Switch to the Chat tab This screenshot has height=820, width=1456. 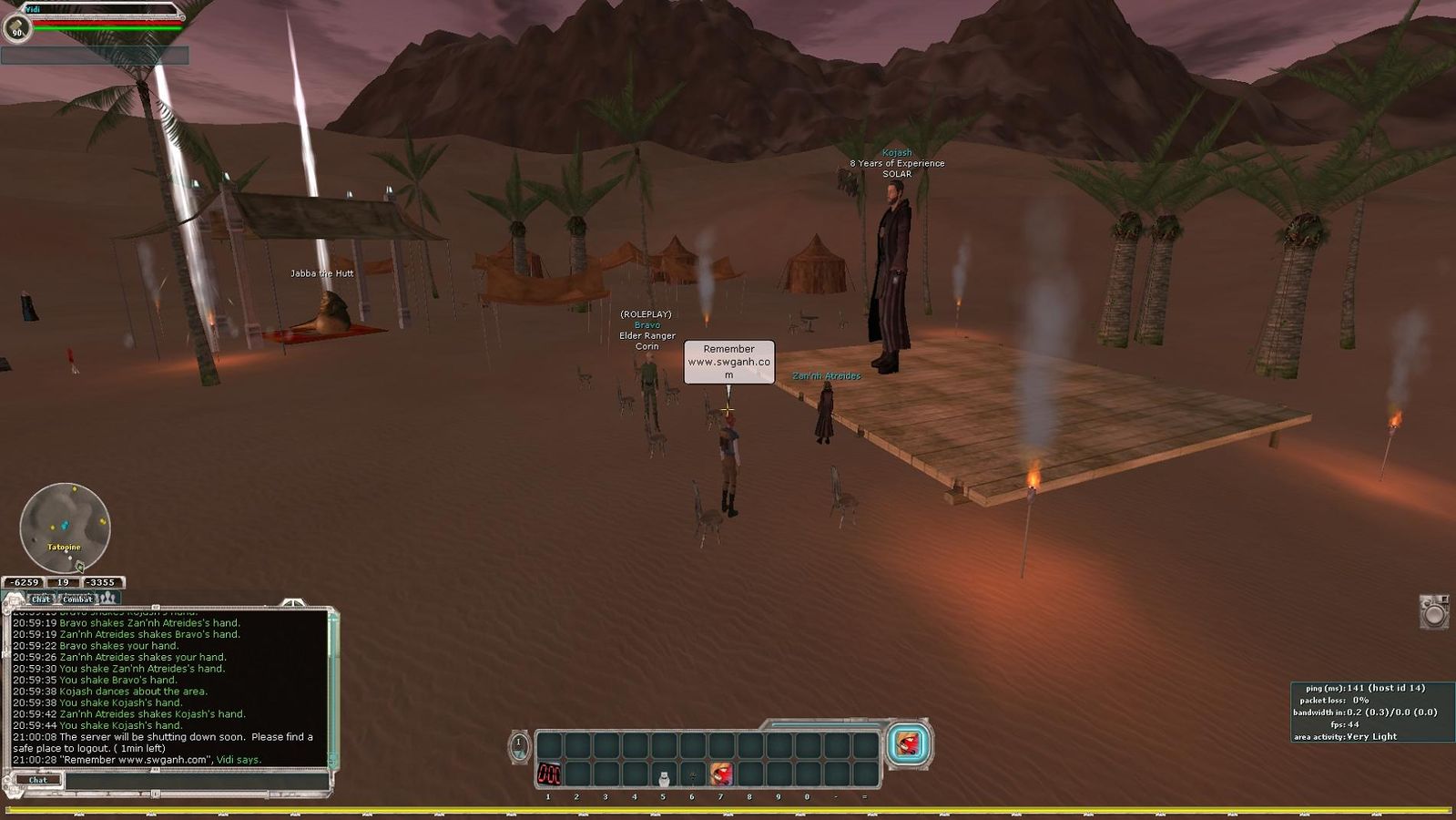(x=41, y=599)
